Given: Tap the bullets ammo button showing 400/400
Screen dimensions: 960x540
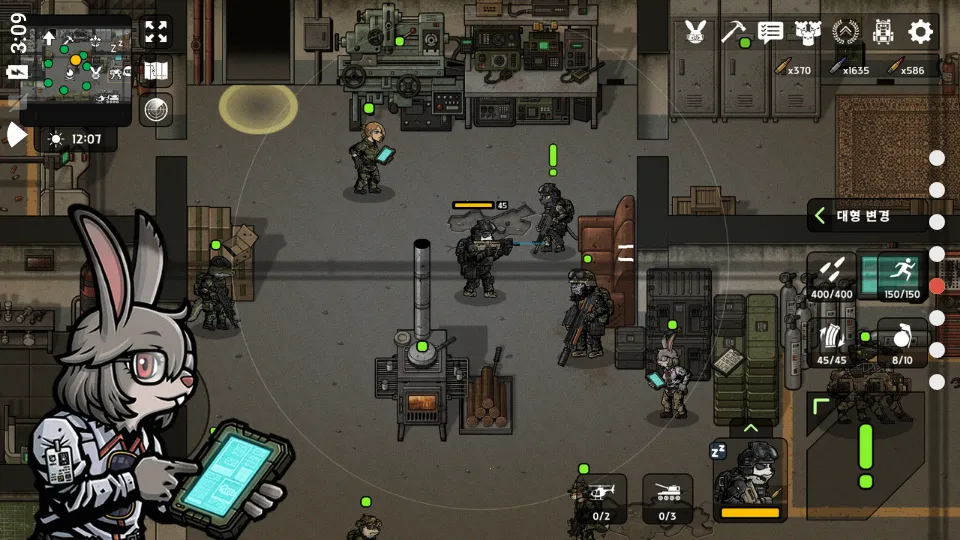Looking at the screenshot, I should [x=832, y=276].
